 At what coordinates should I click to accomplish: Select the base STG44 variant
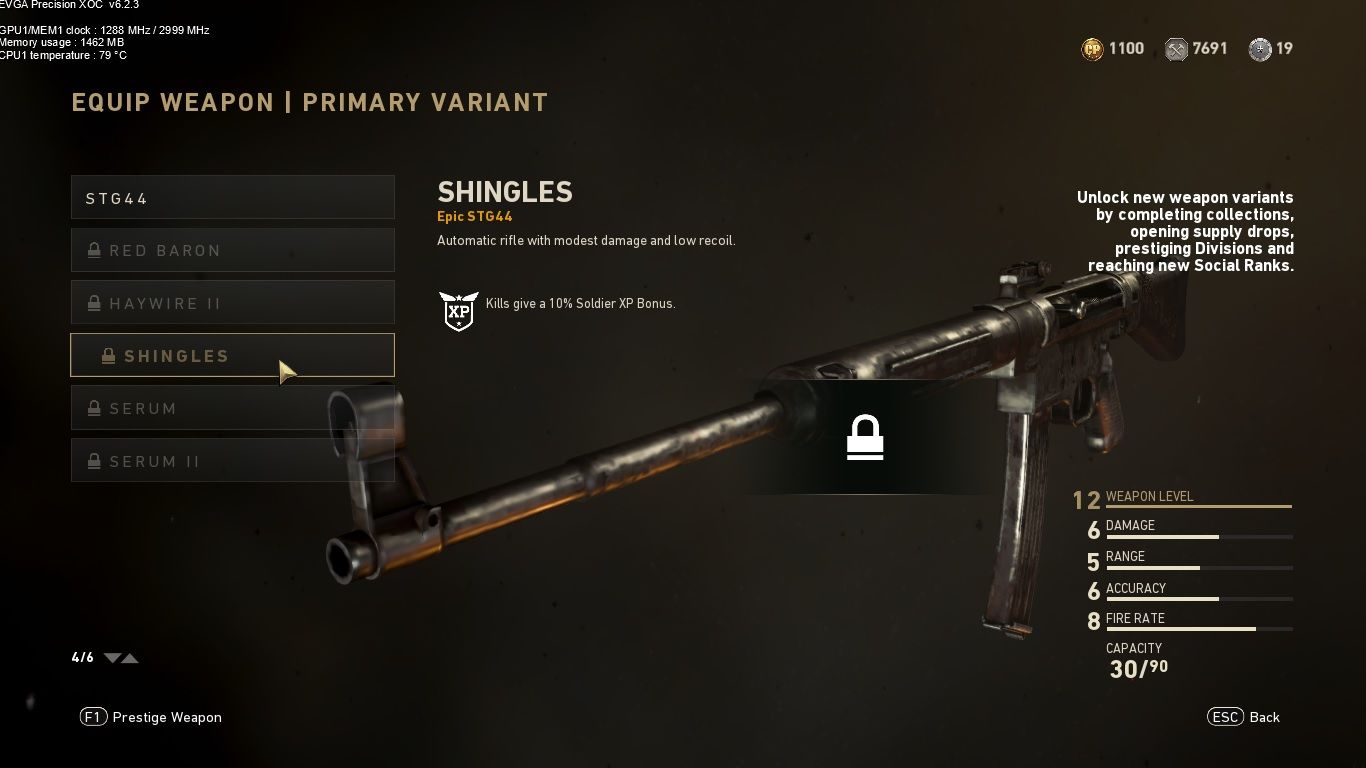coord(232,198)
